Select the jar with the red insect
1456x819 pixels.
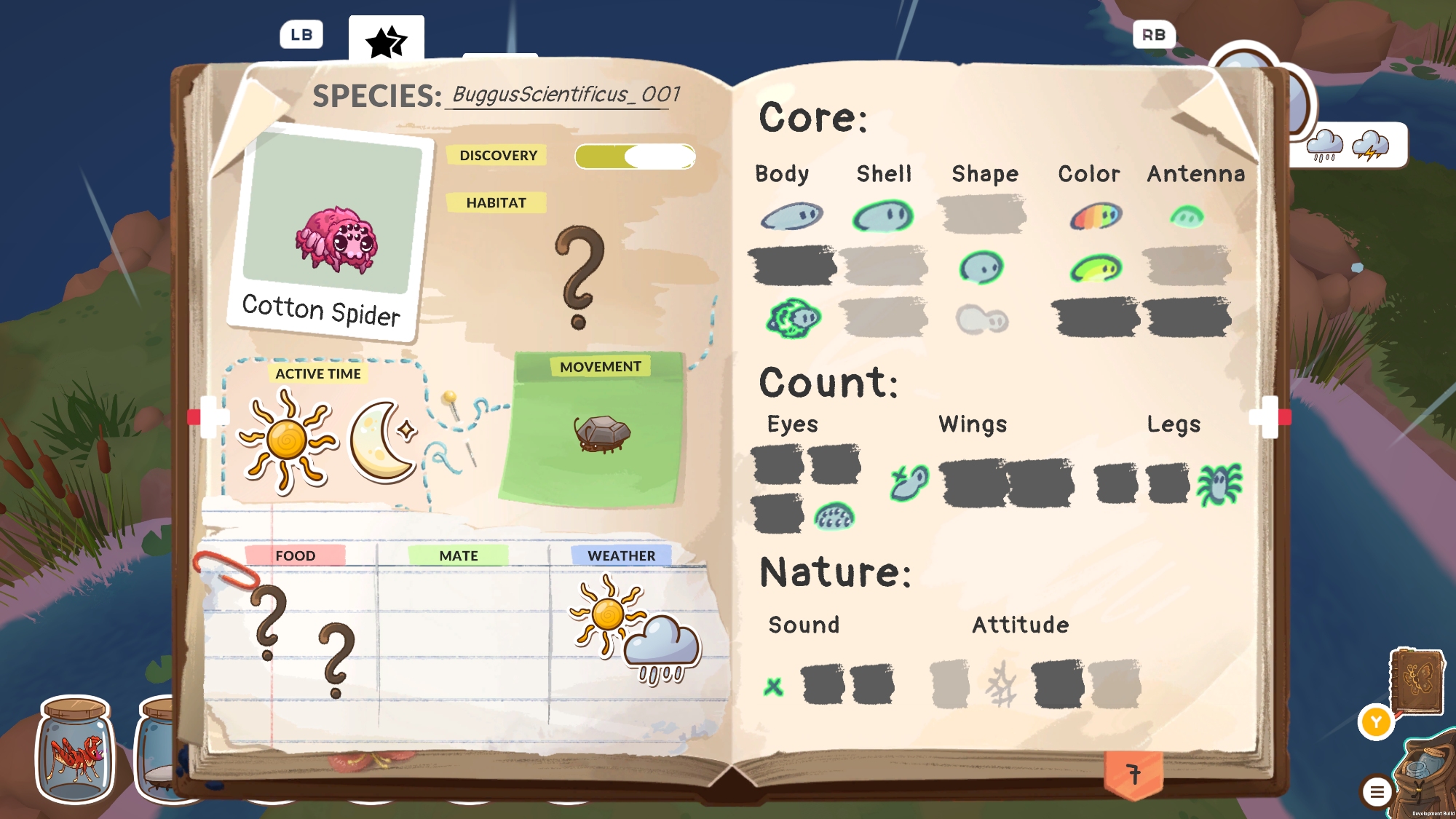click(x=76, y=751)
